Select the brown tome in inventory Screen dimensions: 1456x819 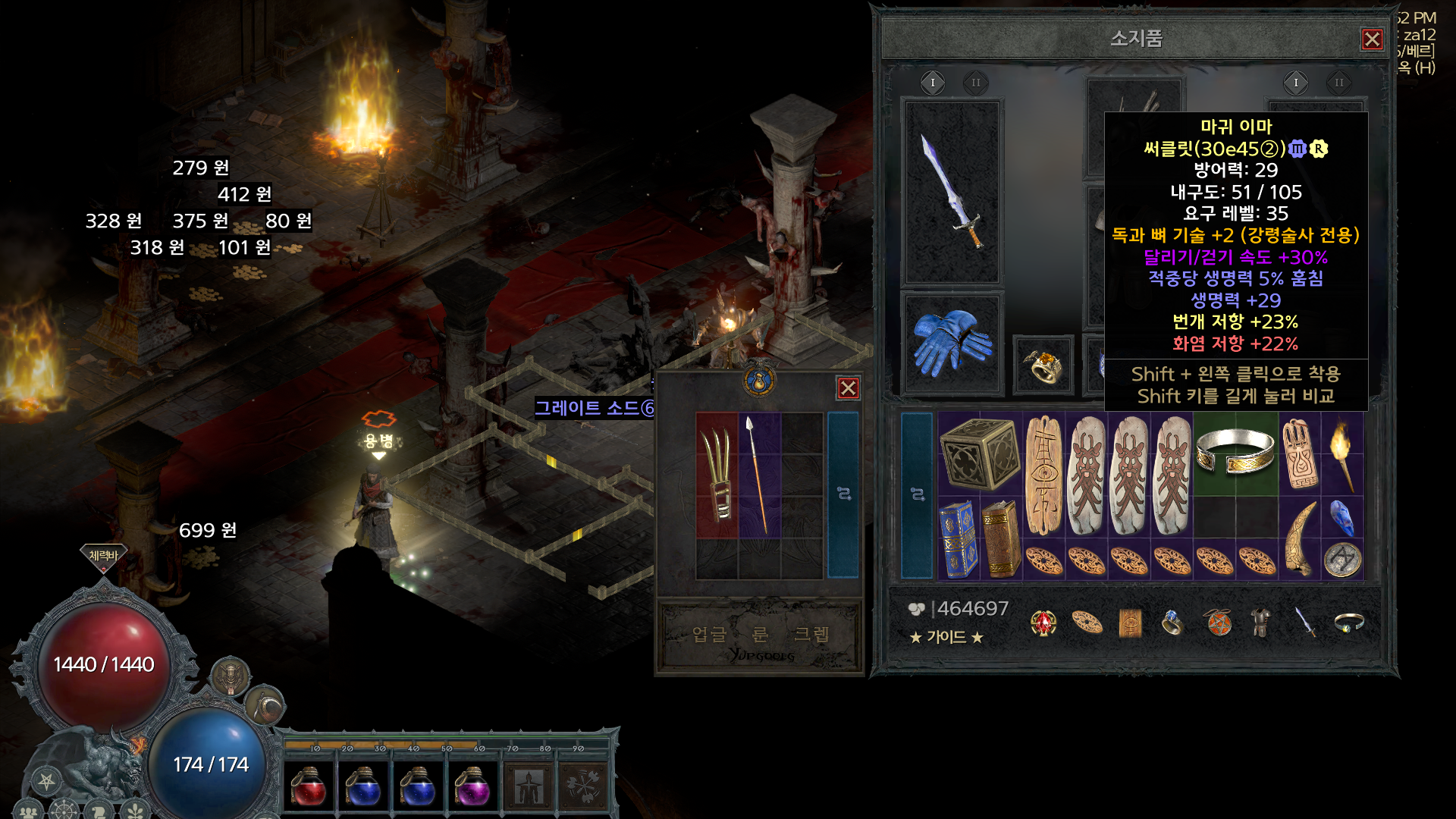point(1000,538)
